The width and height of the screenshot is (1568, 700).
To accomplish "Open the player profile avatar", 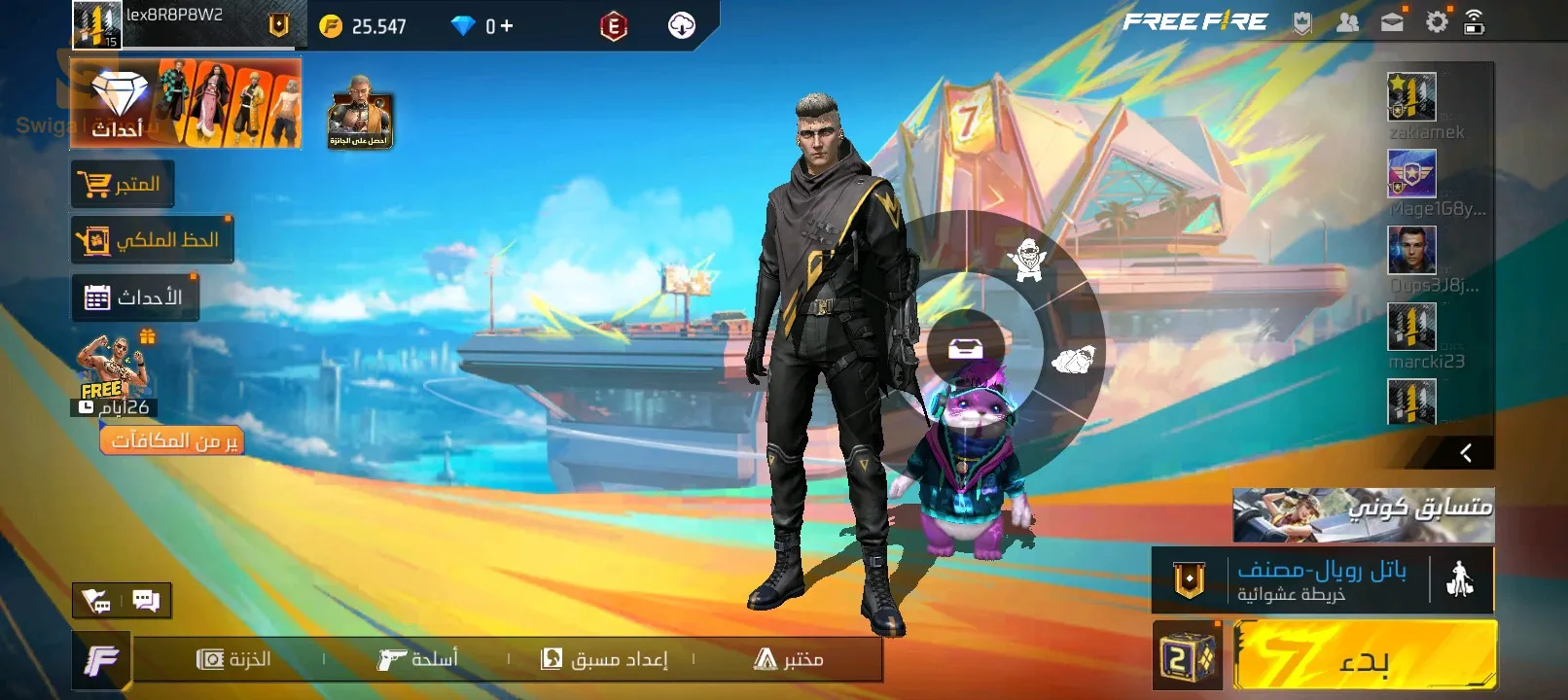I will click(x=97, y=24).
